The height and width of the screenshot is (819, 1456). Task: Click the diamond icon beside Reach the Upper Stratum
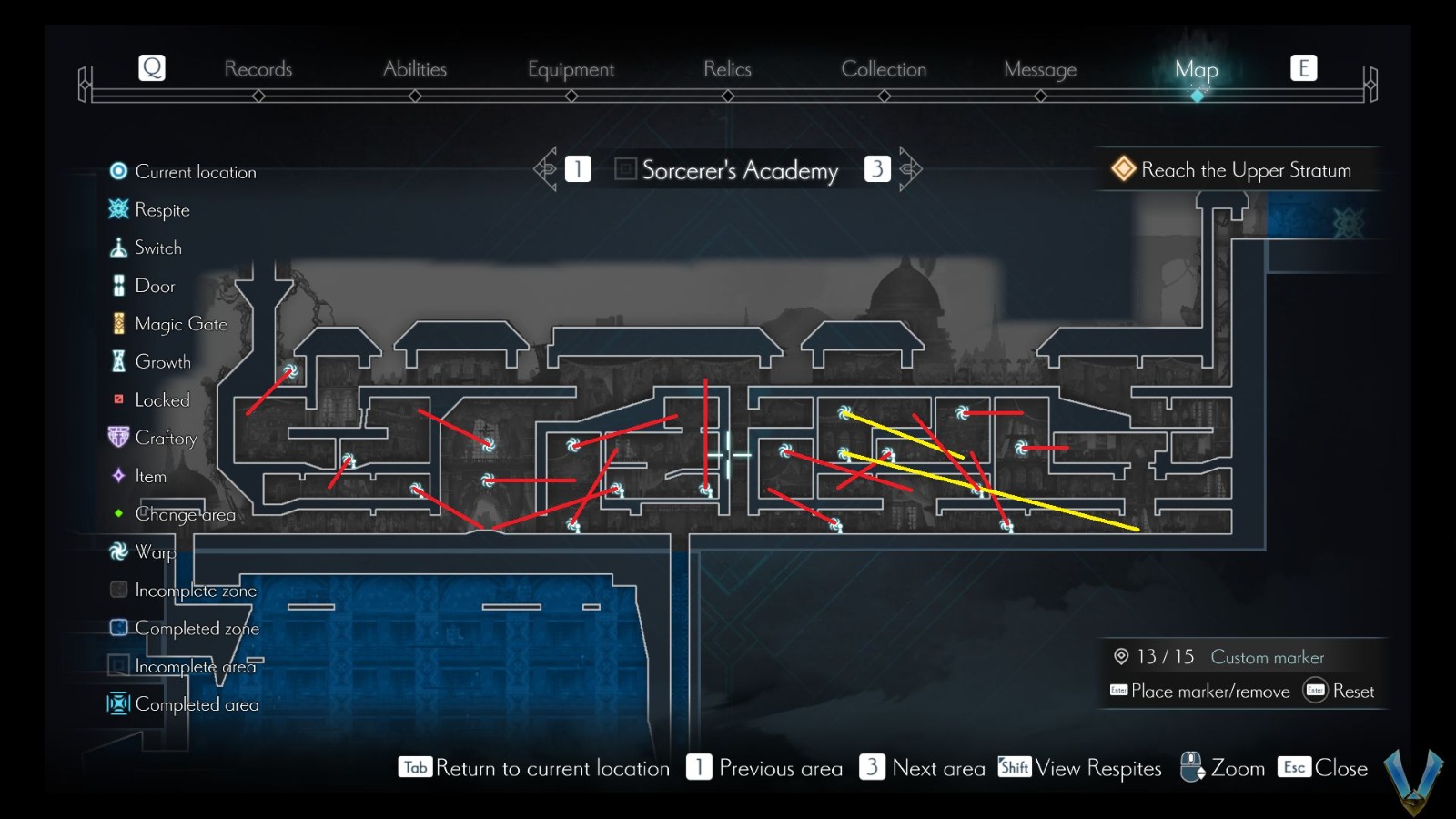click(x=1122, y=168)
